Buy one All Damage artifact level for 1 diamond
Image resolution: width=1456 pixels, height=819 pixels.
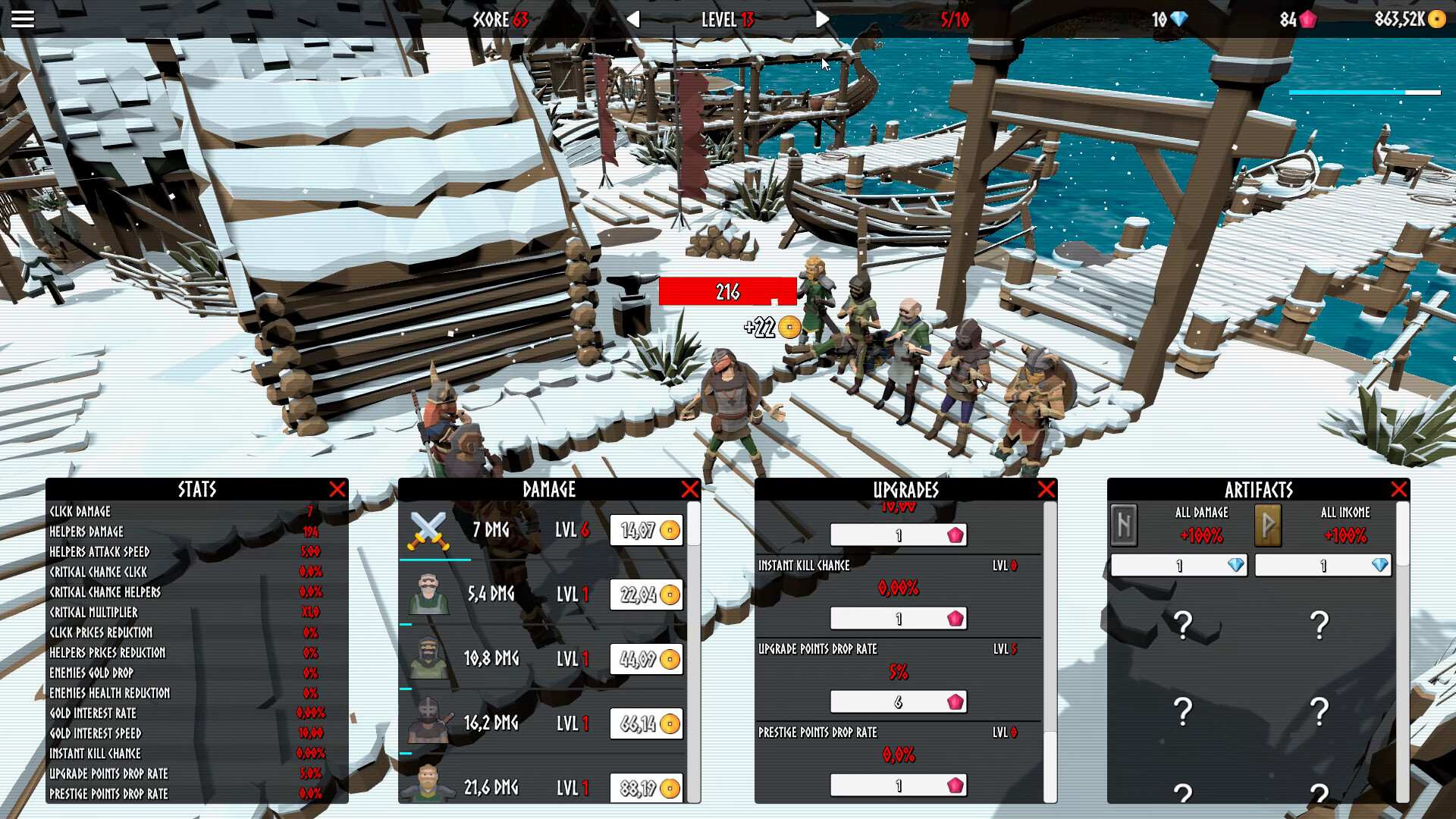[x=1180, y=566]
